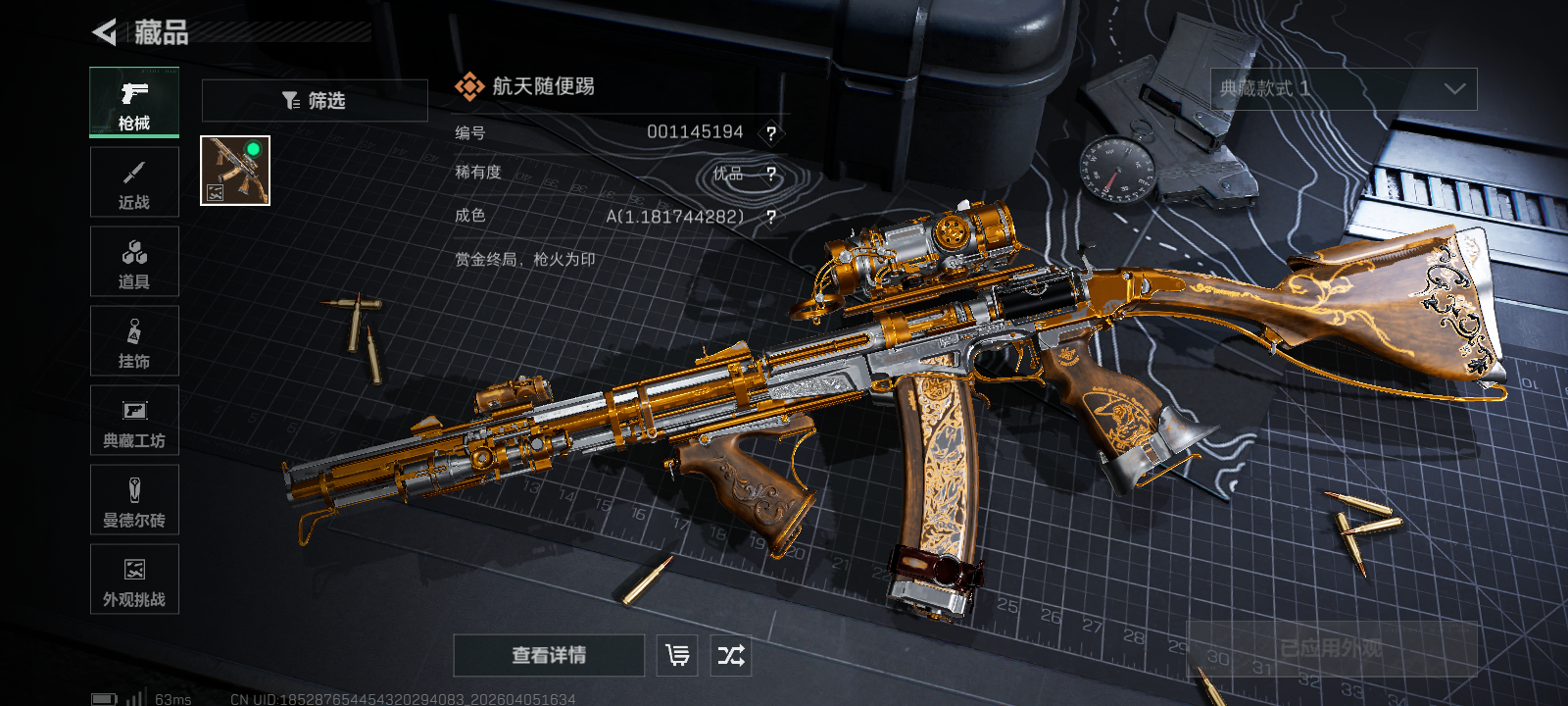Choose the 外观挑战 appearance challenge tab
Viewport: 1568px width, 706px height.
[x=134, y=580]
